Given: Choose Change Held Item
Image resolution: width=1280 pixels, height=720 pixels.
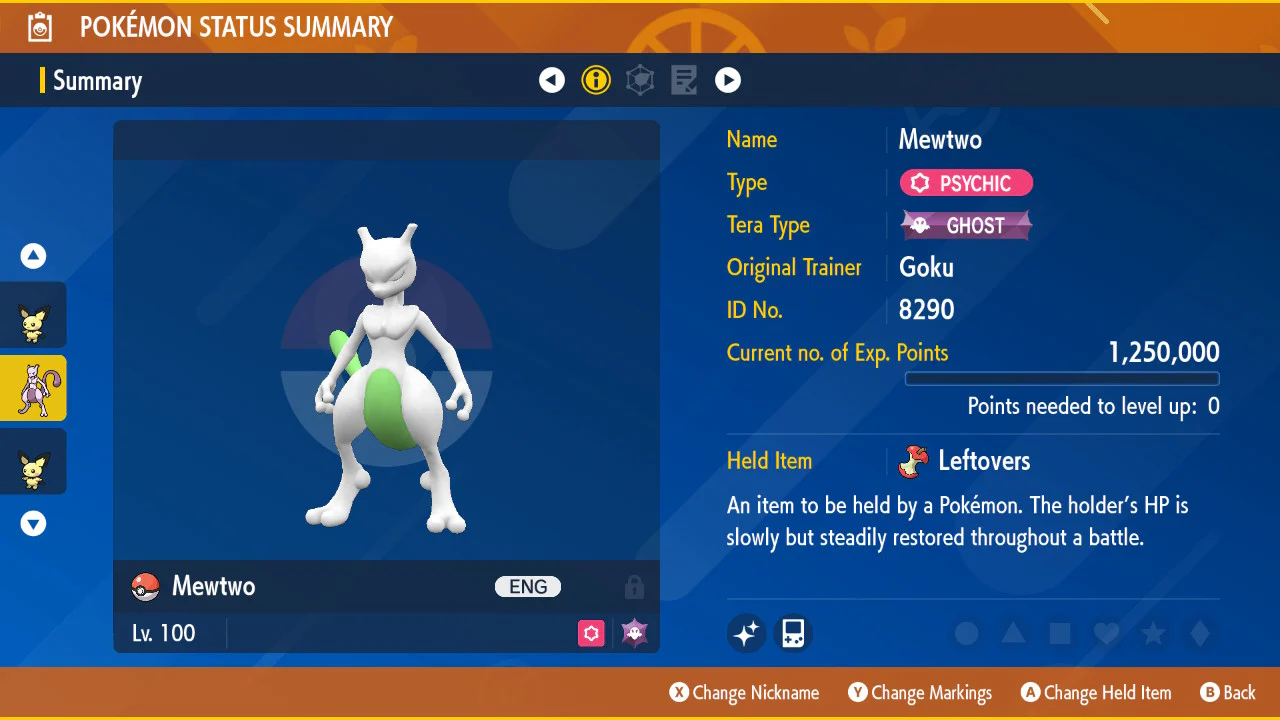Looking at the screenshot, I should point(1095,693).
